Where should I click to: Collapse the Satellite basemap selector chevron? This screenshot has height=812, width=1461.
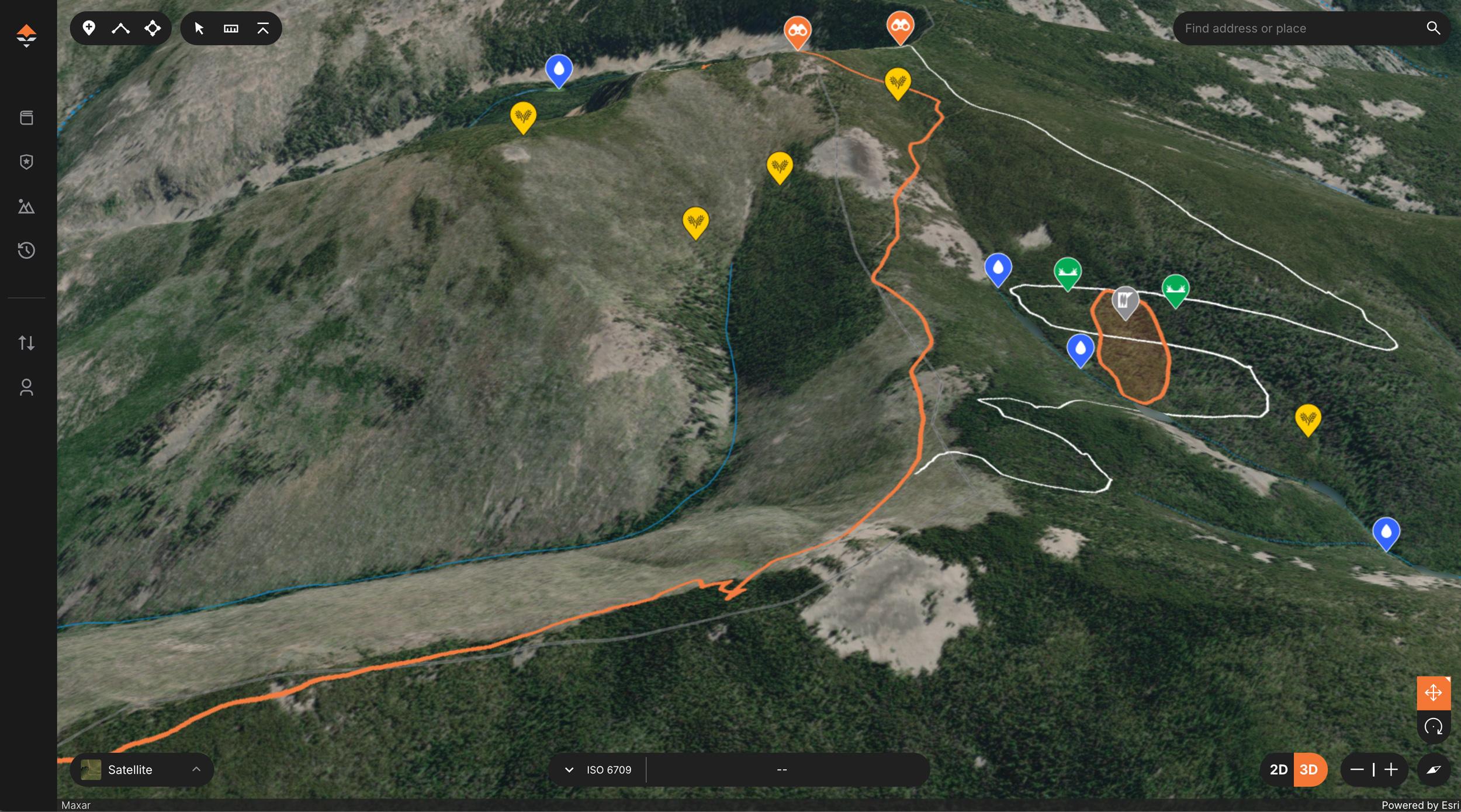197,769
